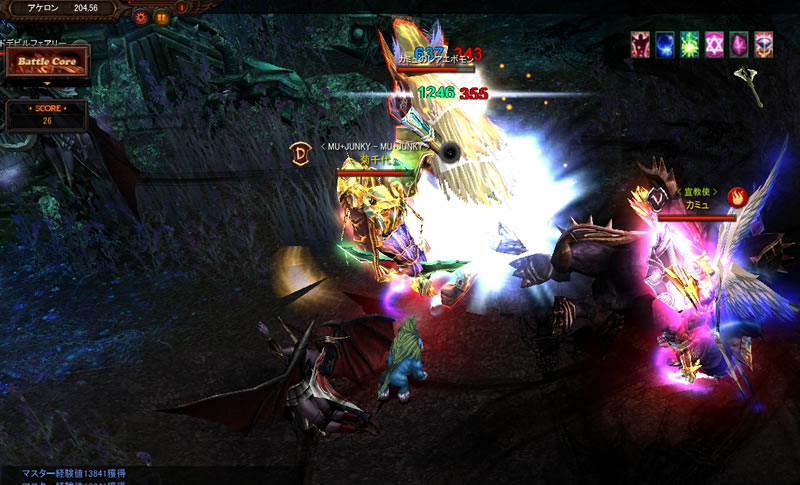Select the pink hexagram buff icon
The image size is (800, 485).
coord(715,44)
